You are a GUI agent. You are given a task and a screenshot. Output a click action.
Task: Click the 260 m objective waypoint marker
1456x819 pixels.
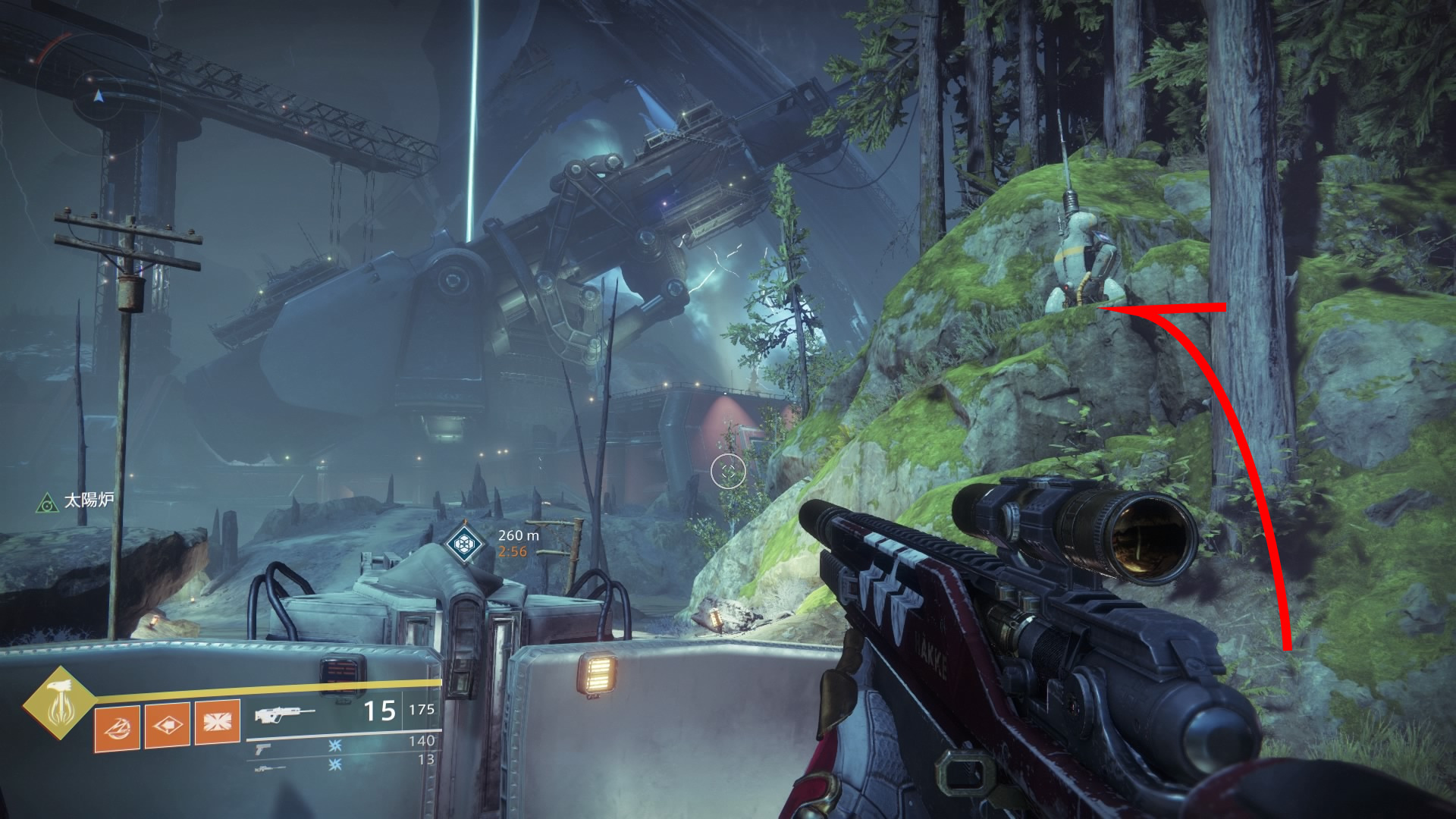click(460, 542)
